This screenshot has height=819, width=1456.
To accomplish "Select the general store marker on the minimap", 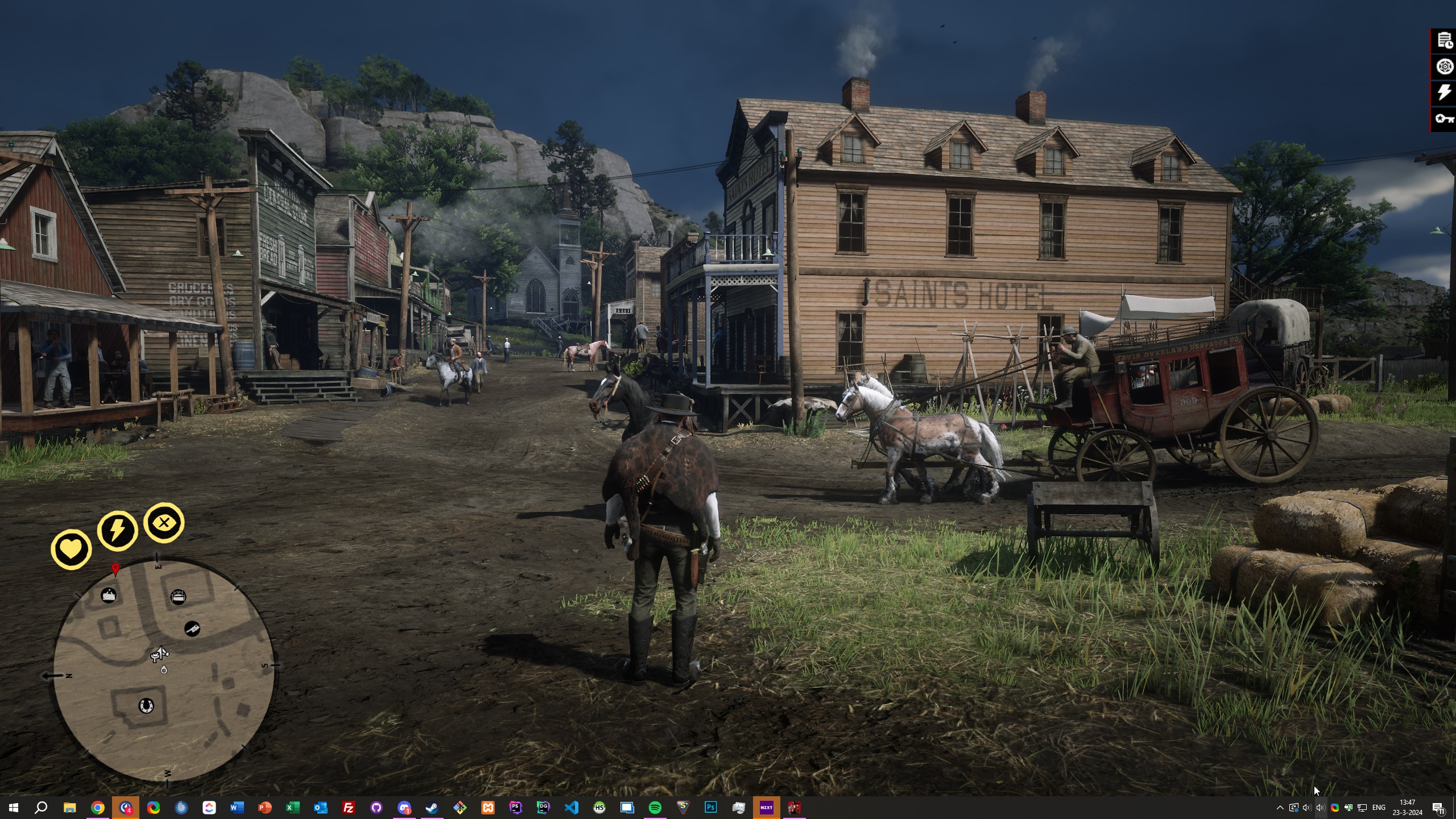I will pos(109,595).
